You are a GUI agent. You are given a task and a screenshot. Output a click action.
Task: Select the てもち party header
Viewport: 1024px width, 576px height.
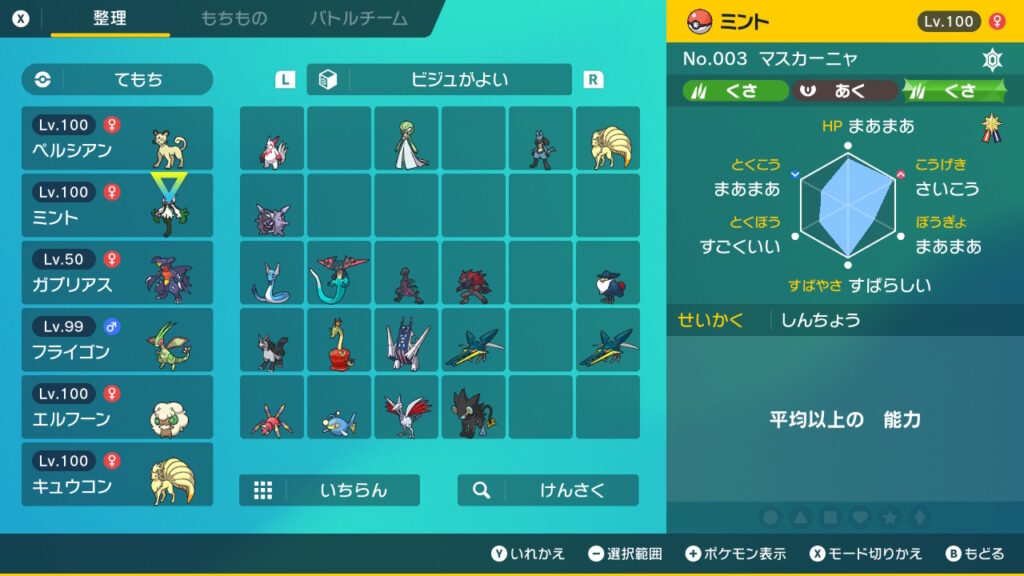pyautogui.click(x=117, y=80)
